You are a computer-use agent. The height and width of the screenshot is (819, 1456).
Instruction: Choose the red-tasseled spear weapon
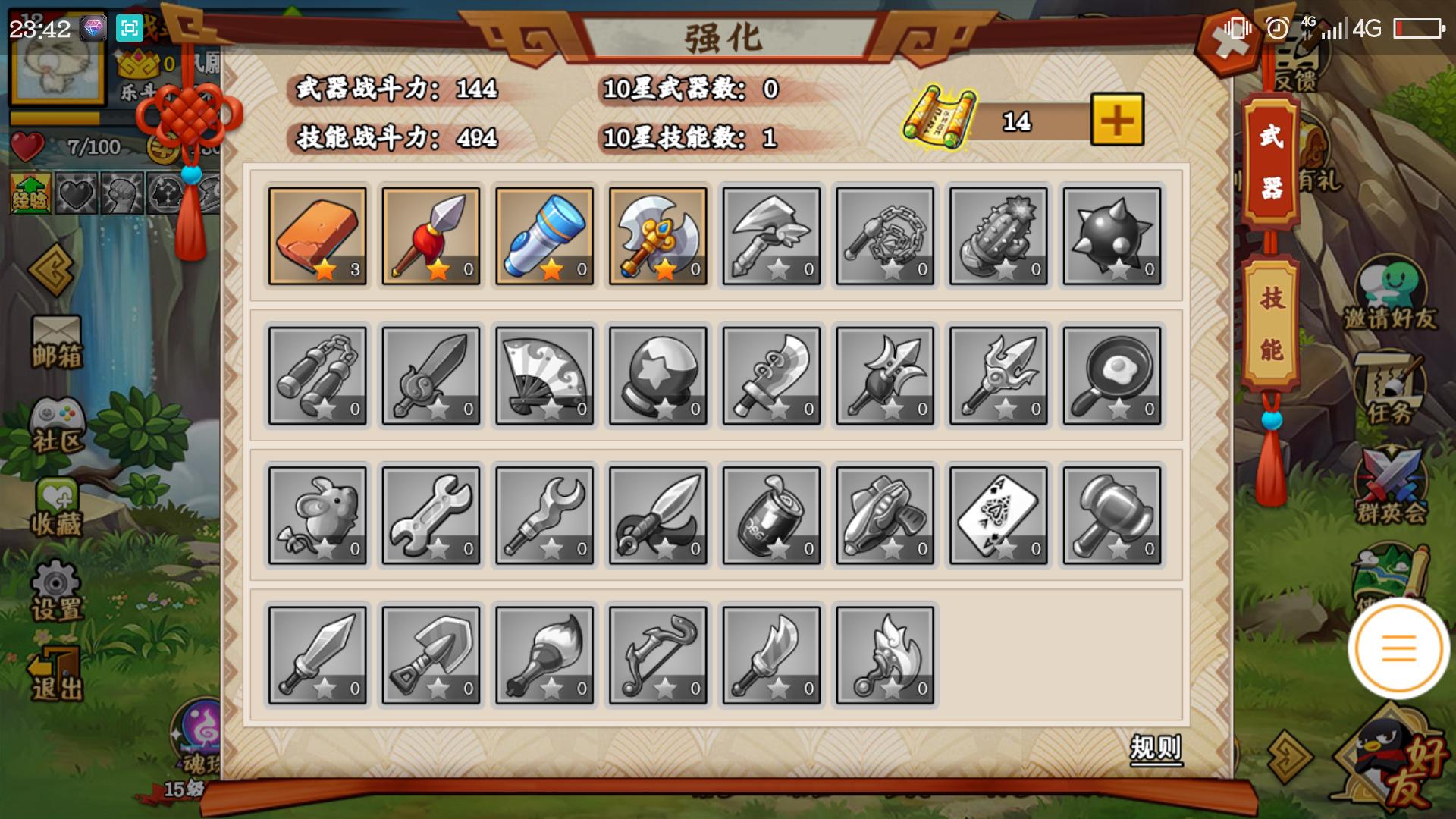tap(431, 237)
